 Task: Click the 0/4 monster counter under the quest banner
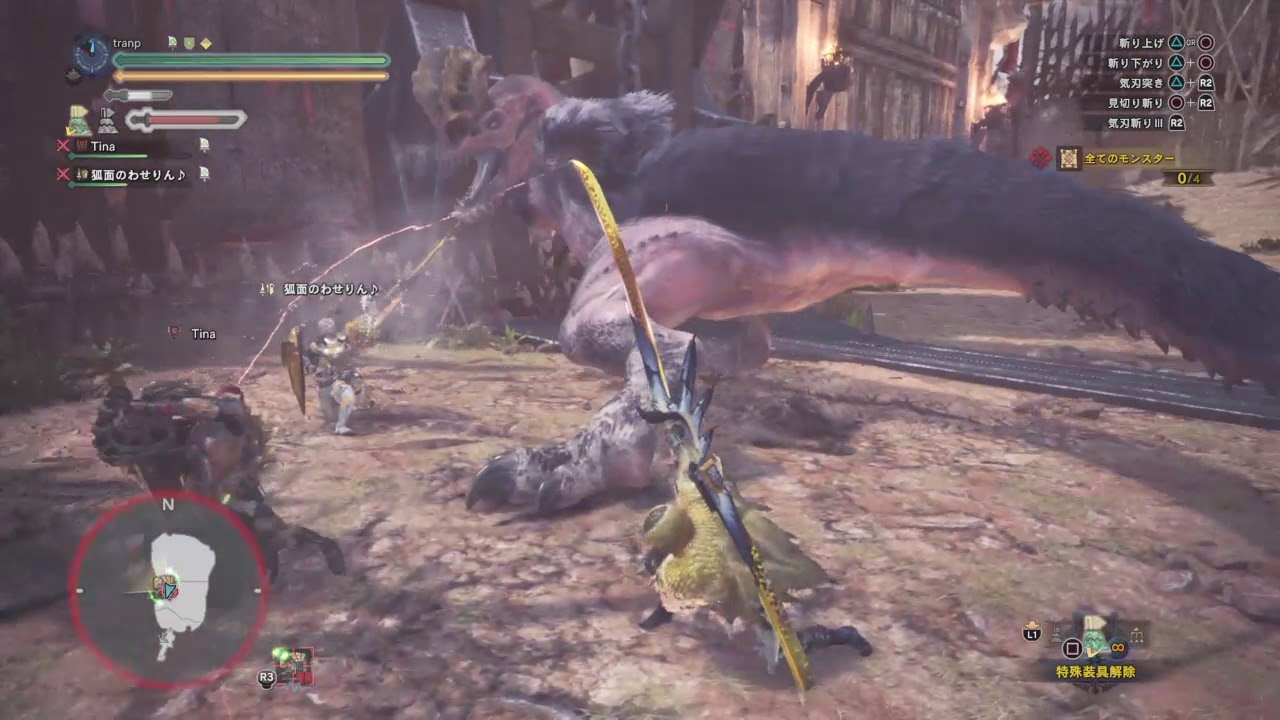point(1189,178)
